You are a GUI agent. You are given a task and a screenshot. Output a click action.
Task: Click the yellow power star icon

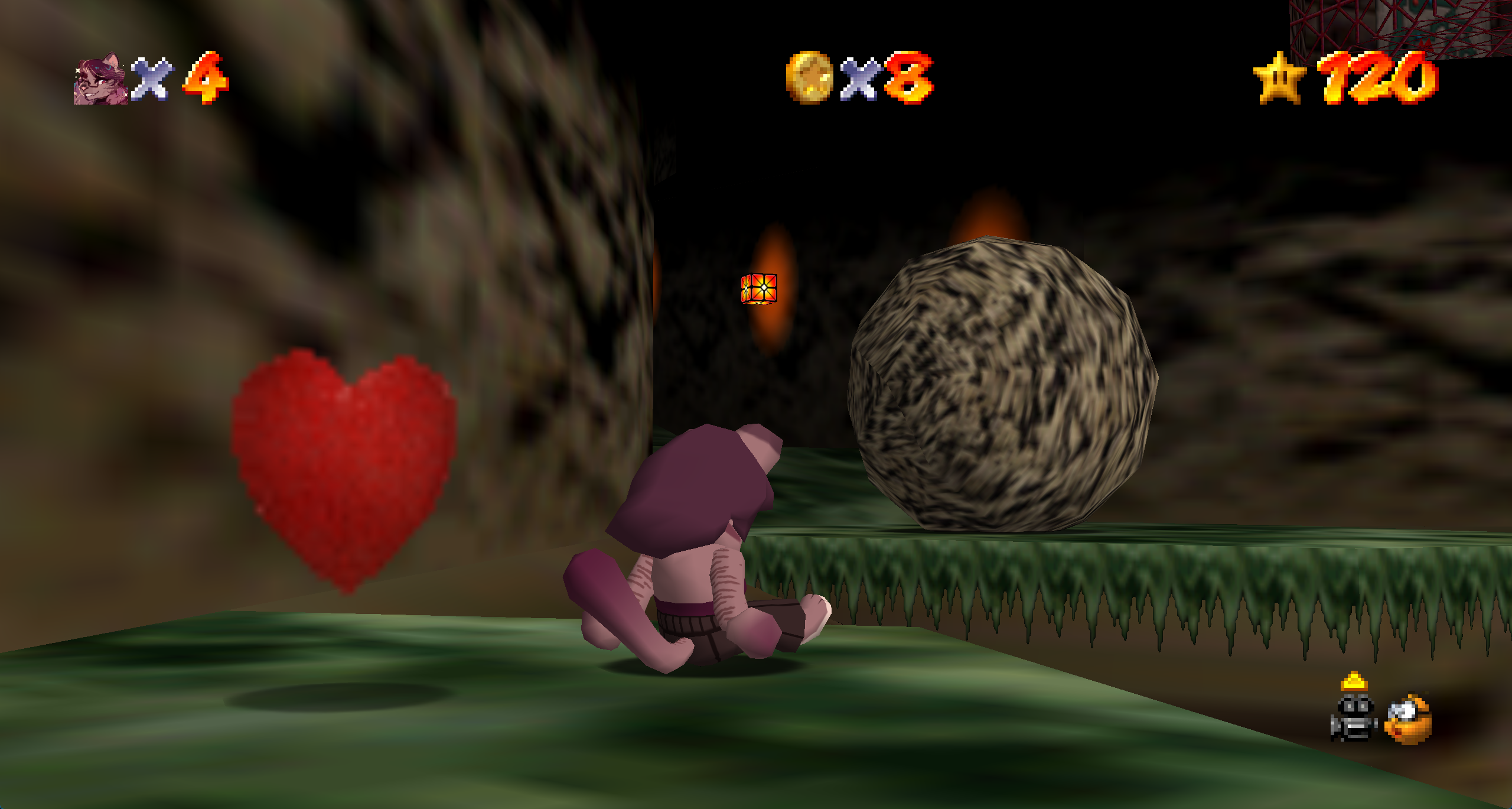click(1279, 77)
